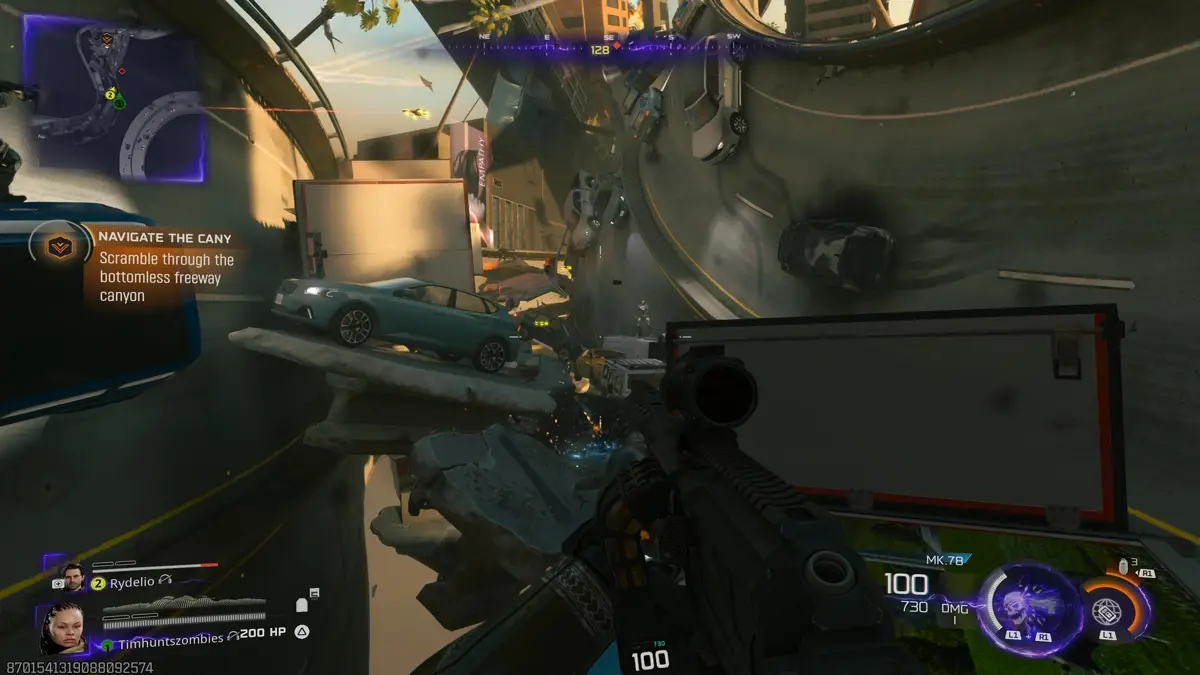
Task: Select teammate Rydelio's portrait
Action: [73, 577]
